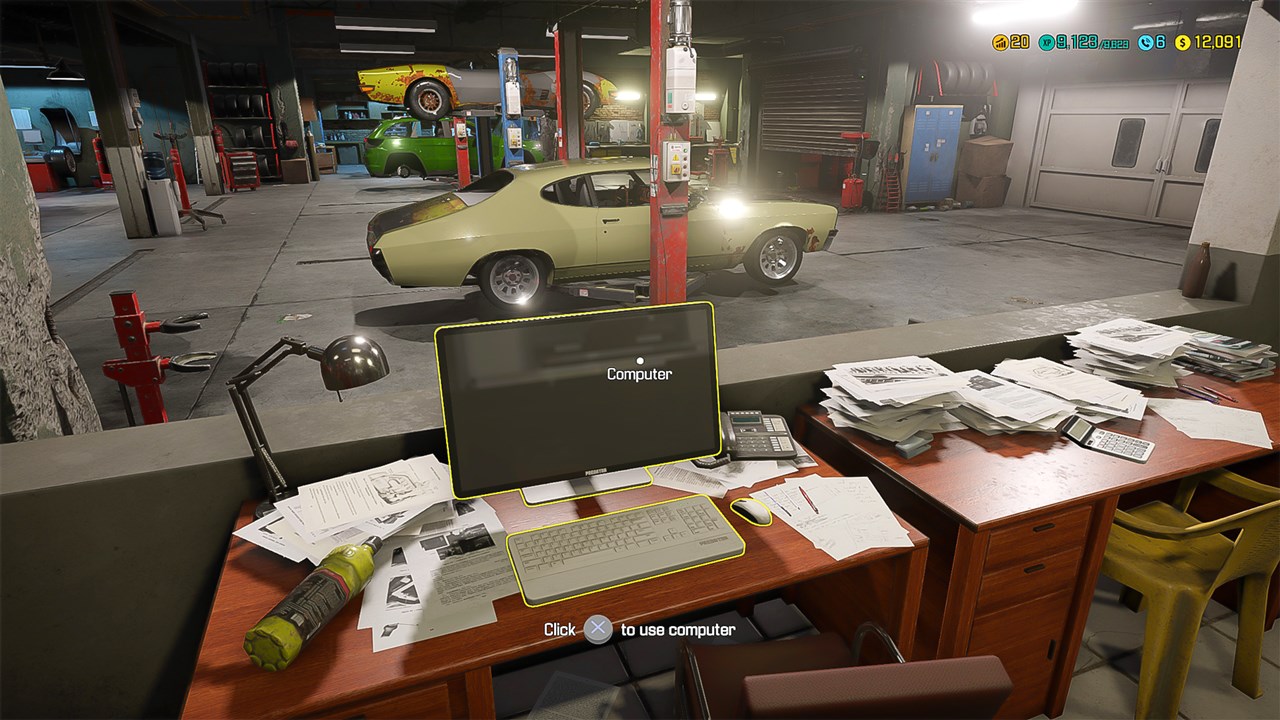Click the yellow dollar sign money icon
This screenshot has height=720, width=1280.
coord(1182,43)
